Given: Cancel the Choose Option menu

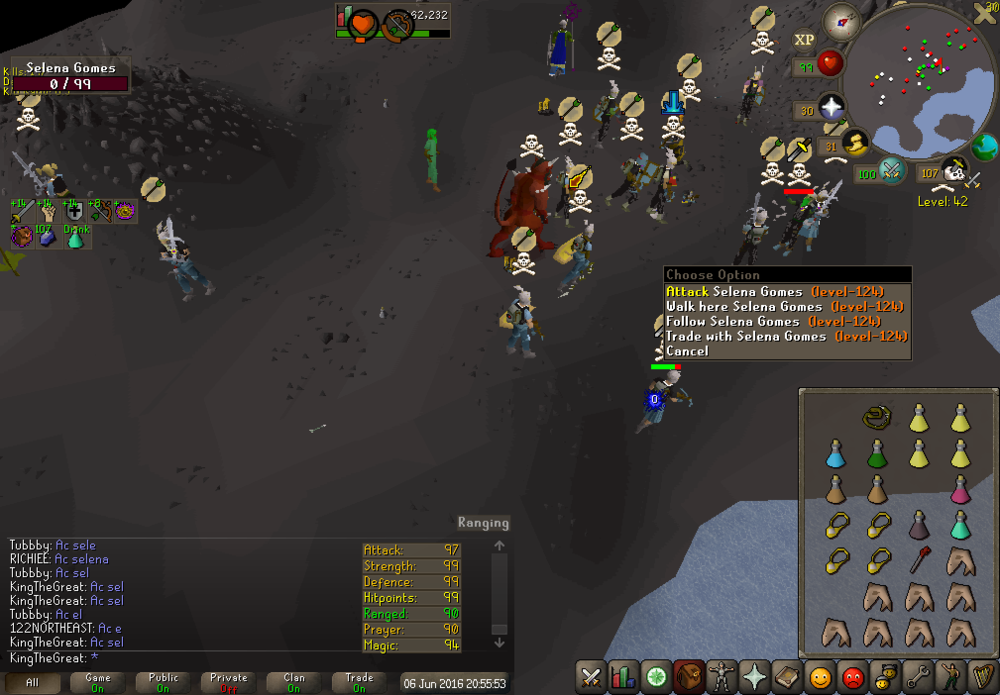Looking at the screenshot, I should 687,352.
